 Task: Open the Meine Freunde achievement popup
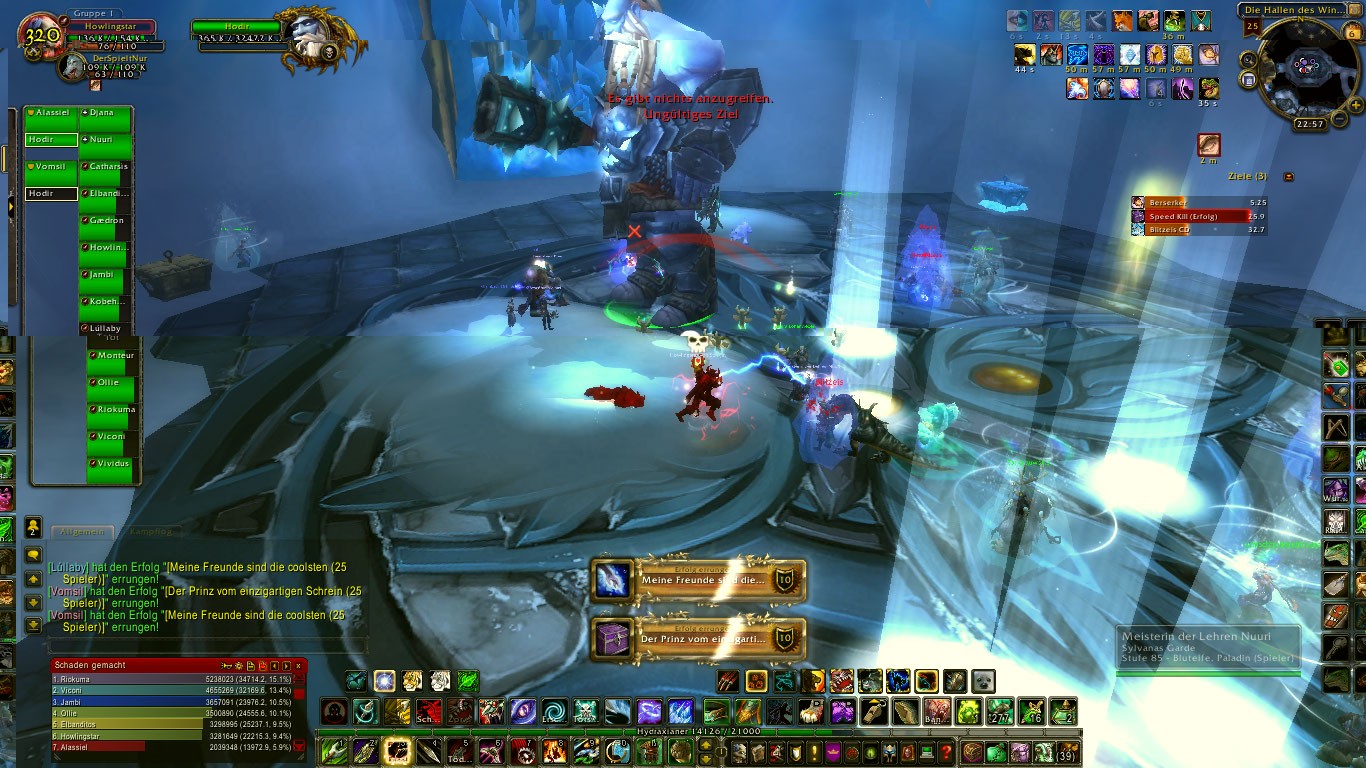(x=698, y=581)
